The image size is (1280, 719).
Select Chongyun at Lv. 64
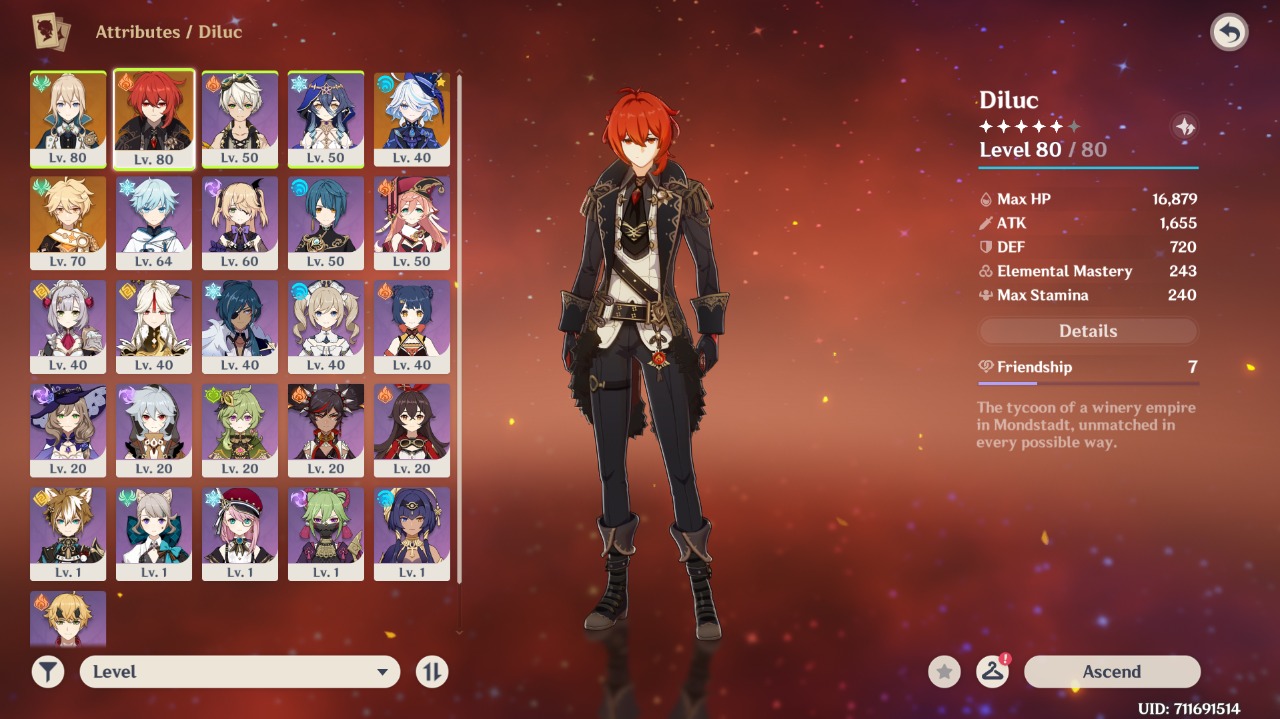(x=154, y=222)
